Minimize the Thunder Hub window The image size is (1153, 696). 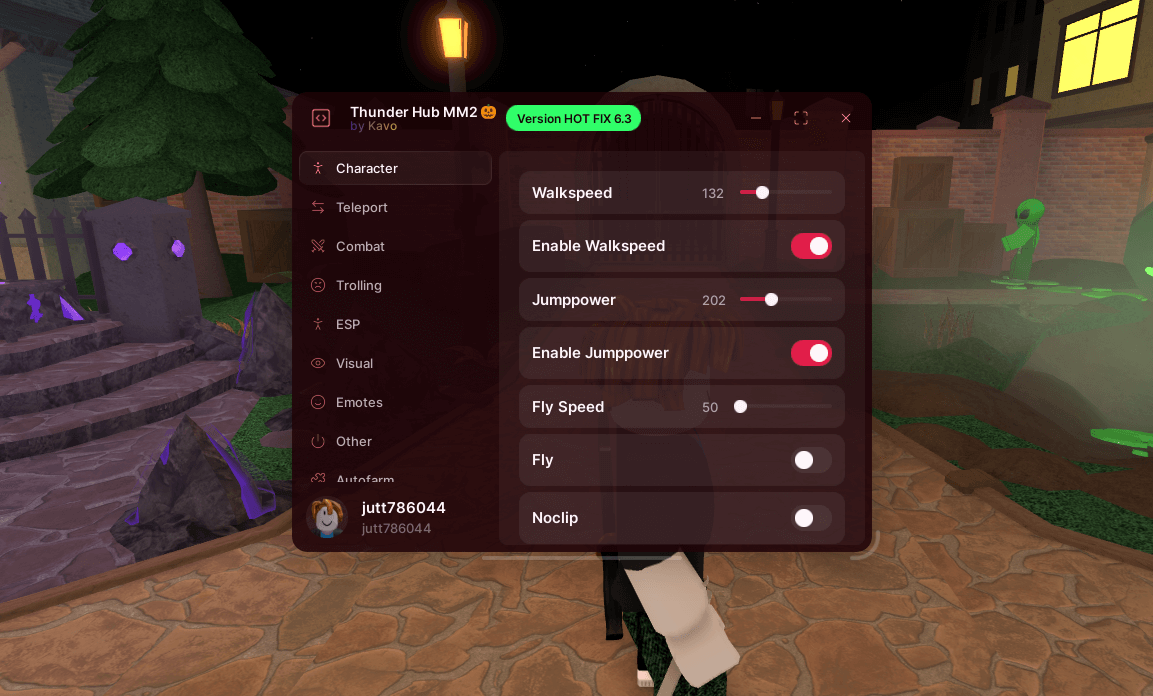(x=756, y=118)
